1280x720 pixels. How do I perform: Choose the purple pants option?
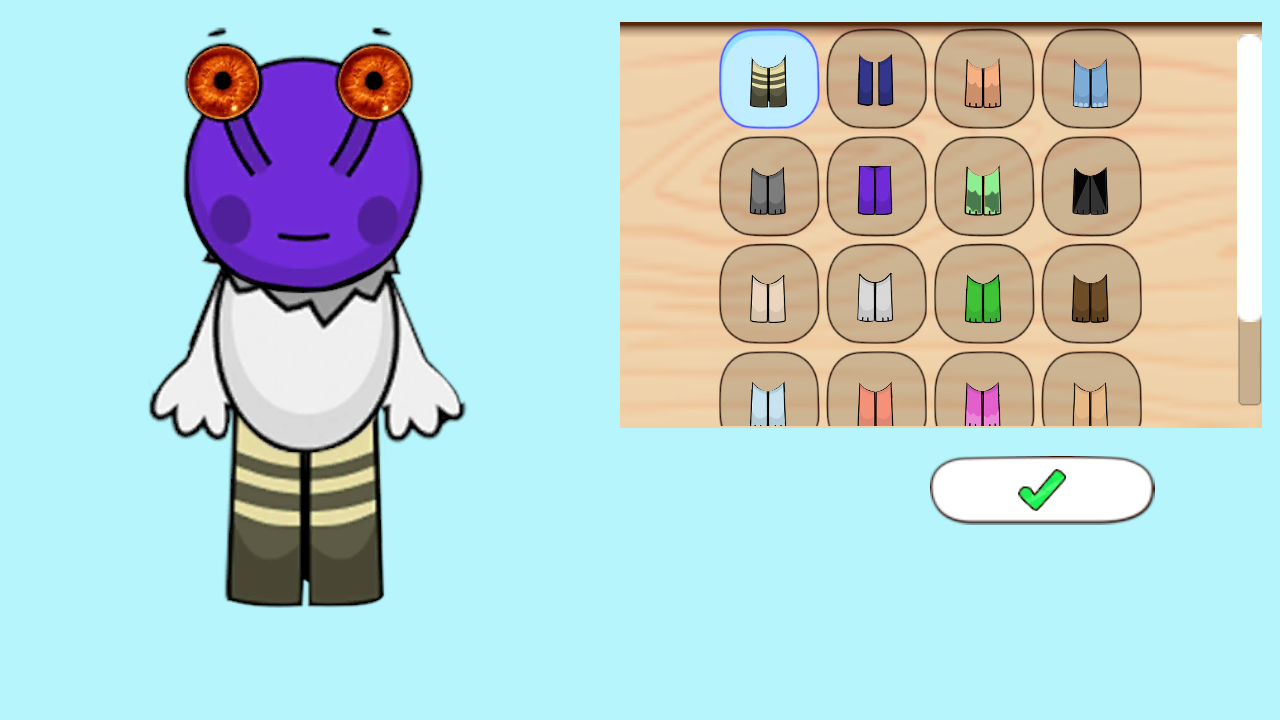coord(876,186)
